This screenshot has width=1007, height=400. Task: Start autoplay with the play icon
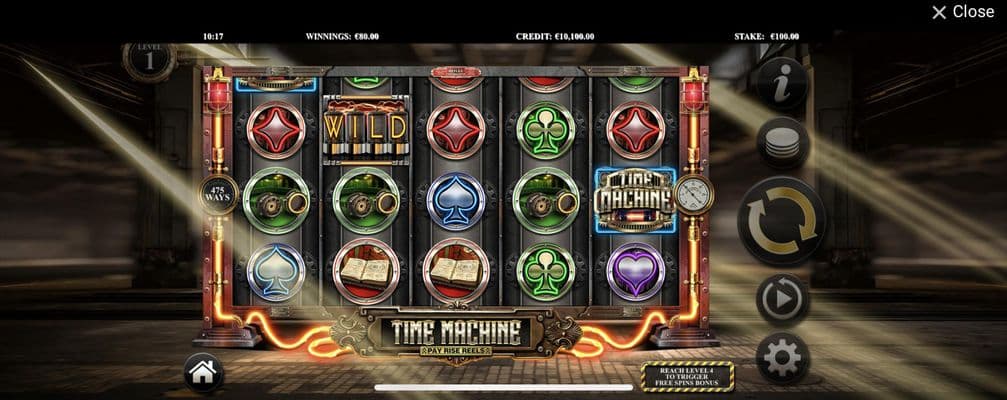click(782, 298)
